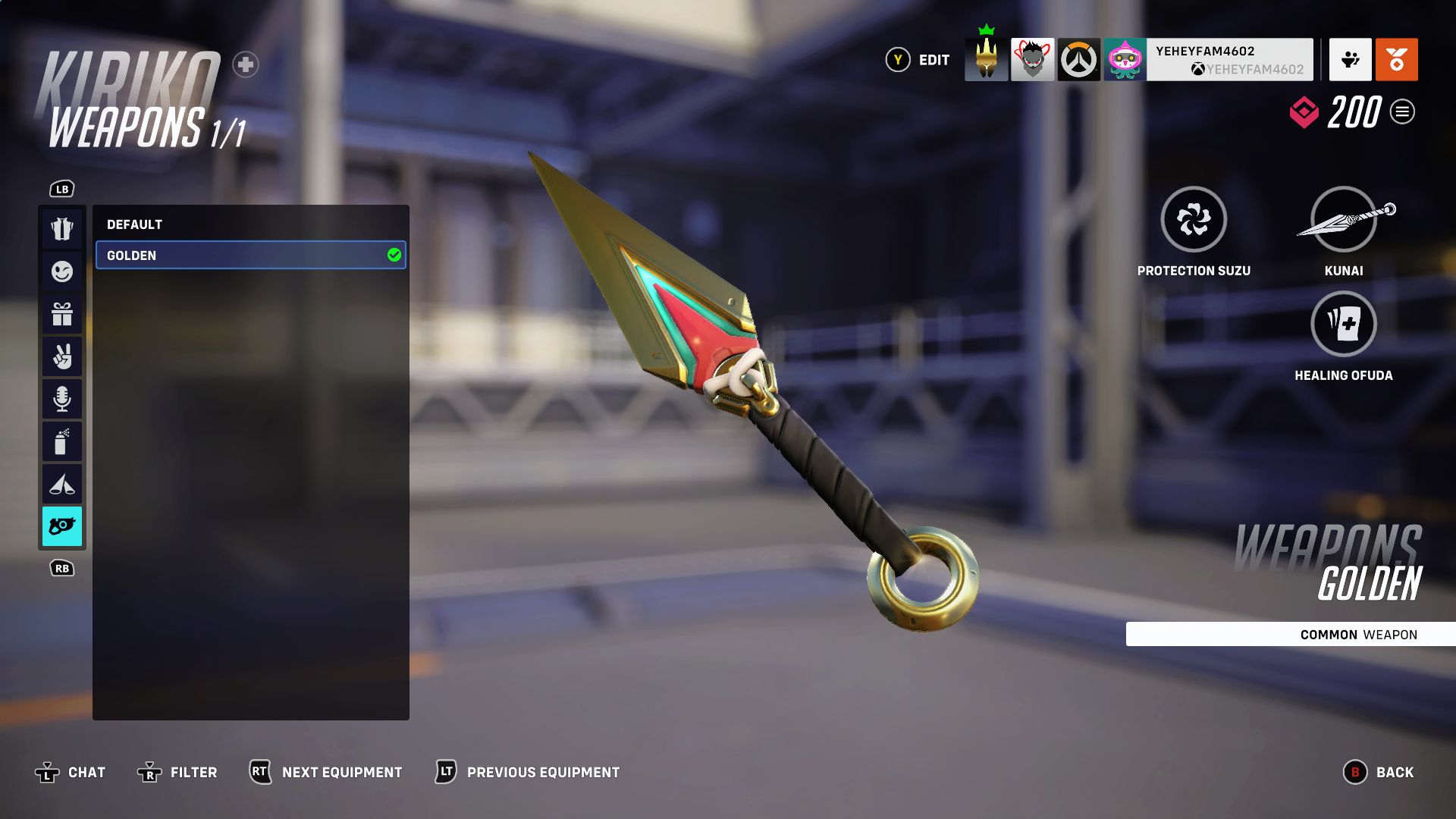Image resolution: width=1456 pixels, height=819 pixels.
Task: Select the Weapons category icon
Action: click(62, 526)
